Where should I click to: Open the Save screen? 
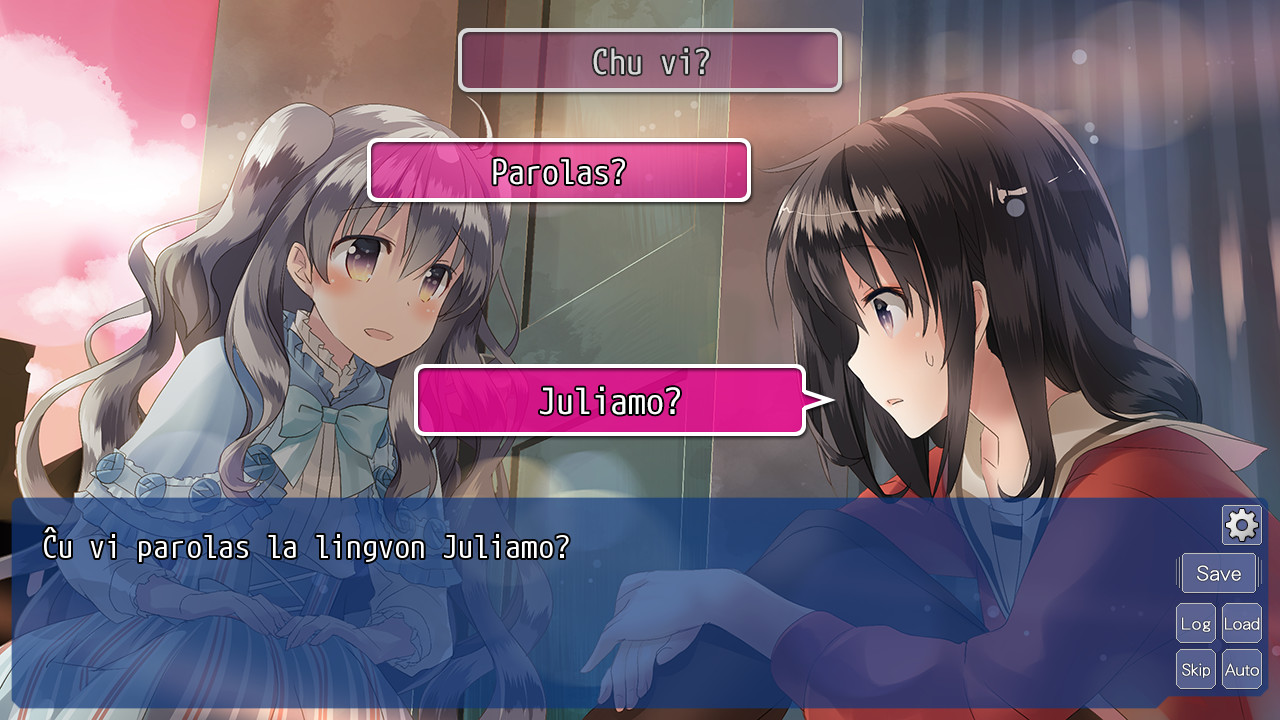(x=1218, y=573)
